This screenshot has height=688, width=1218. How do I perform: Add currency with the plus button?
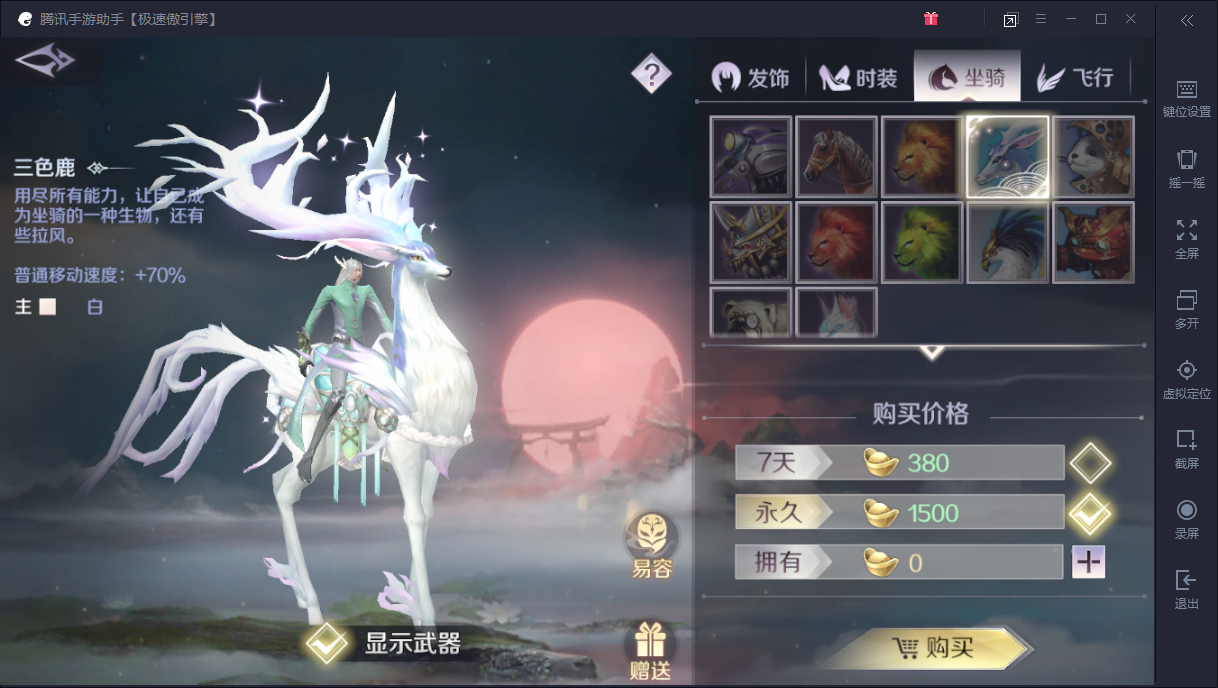coord(1088,562)
